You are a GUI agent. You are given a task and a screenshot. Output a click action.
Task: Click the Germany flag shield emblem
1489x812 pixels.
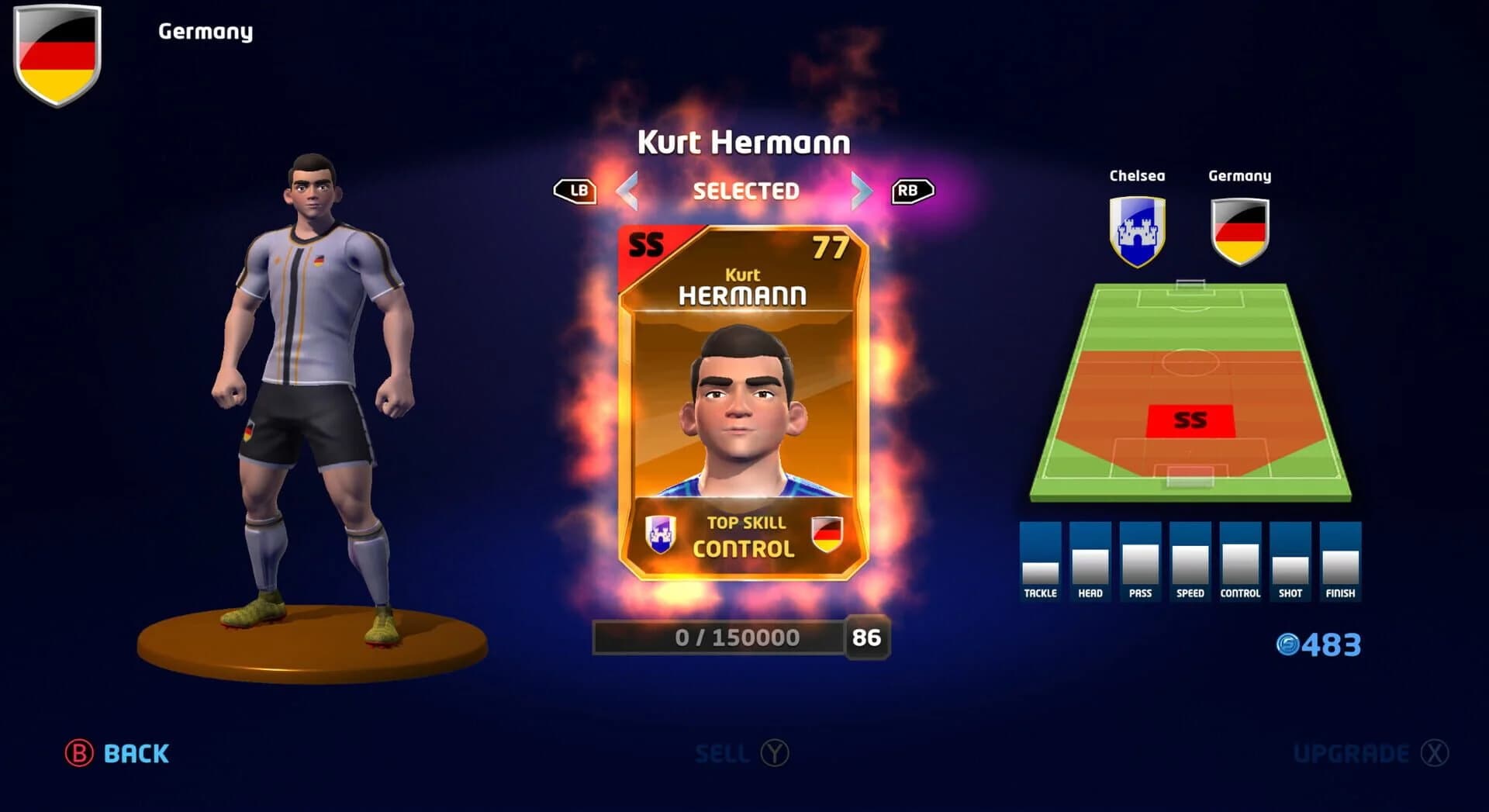[57, 56]
